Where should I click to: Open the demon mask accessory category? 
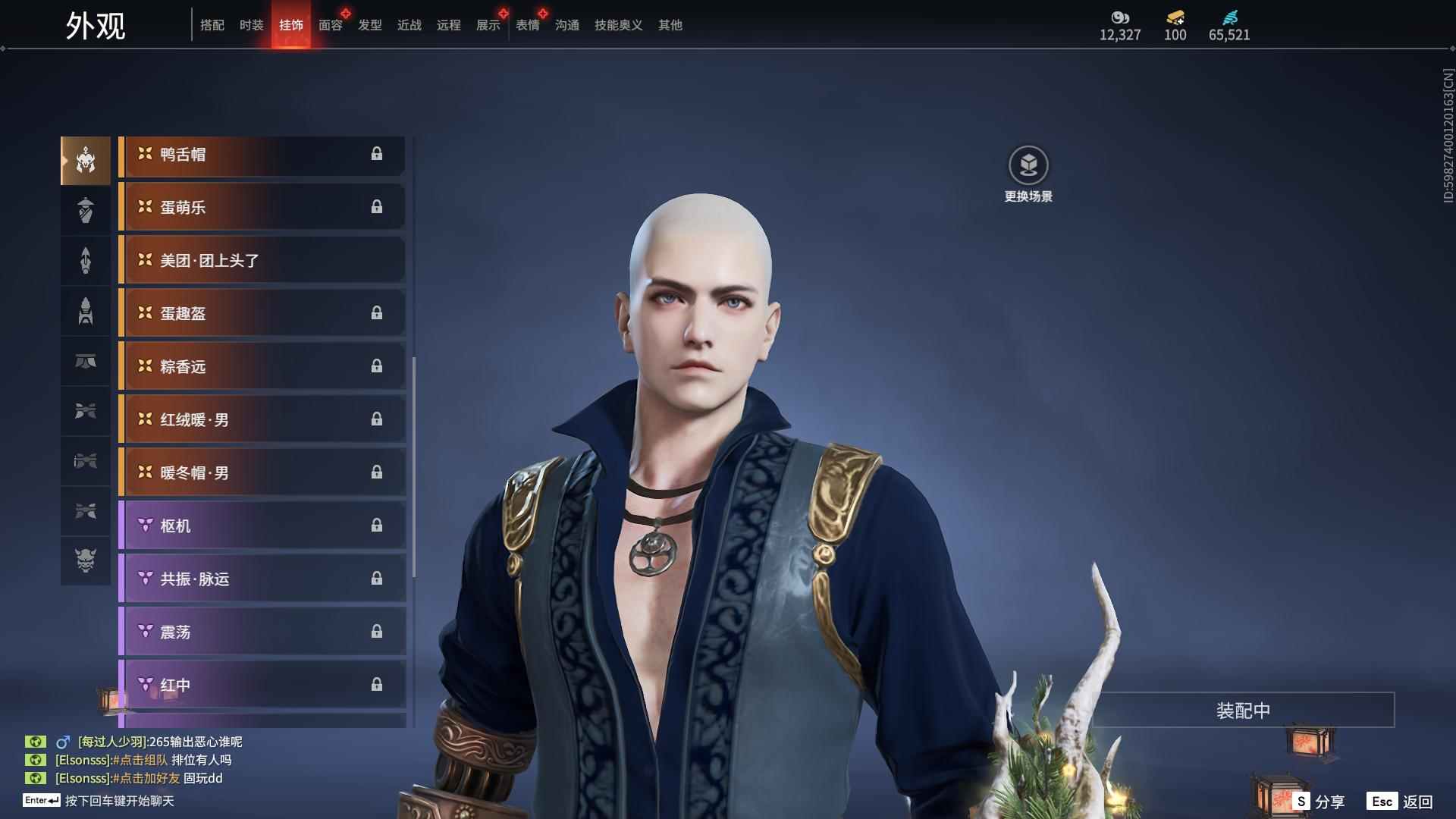tap(86, 560)
